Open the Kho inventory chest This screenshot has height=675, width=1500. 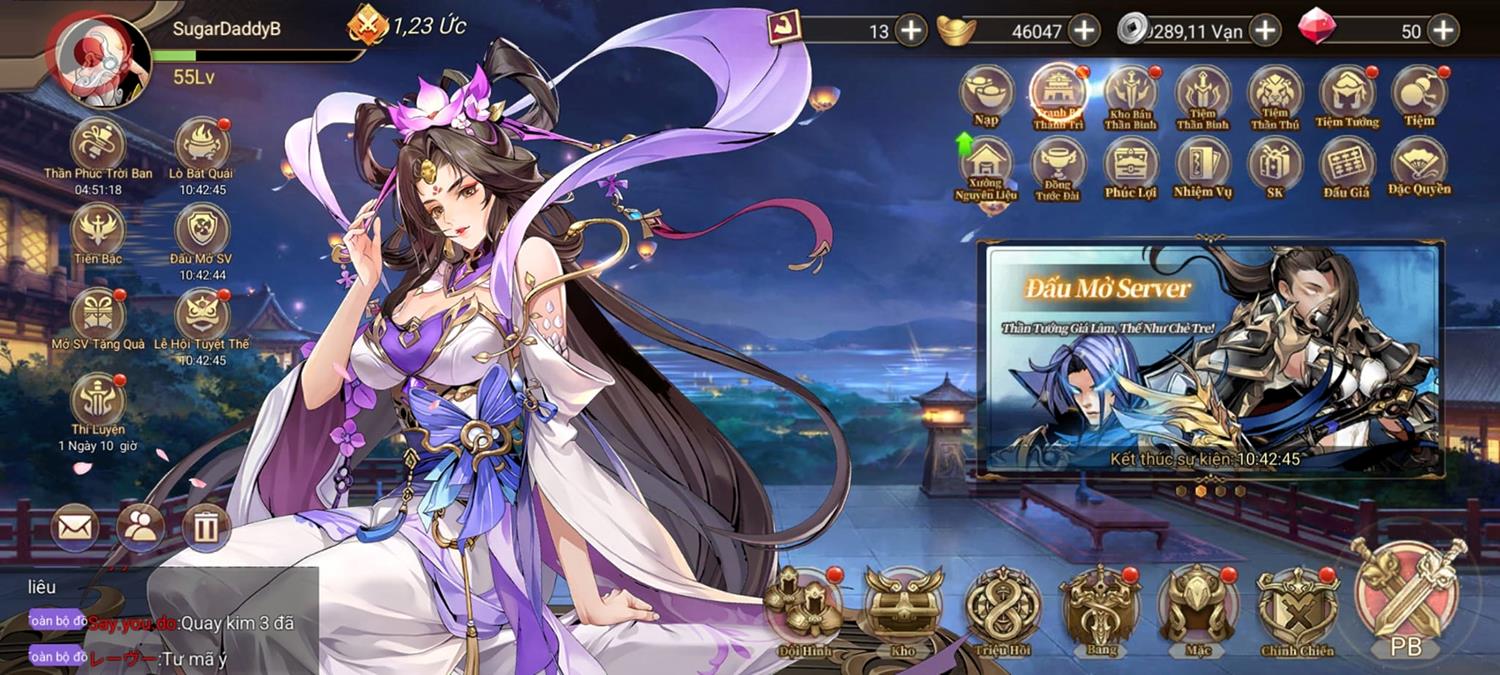pyautogui.click(x=903, y=605)
